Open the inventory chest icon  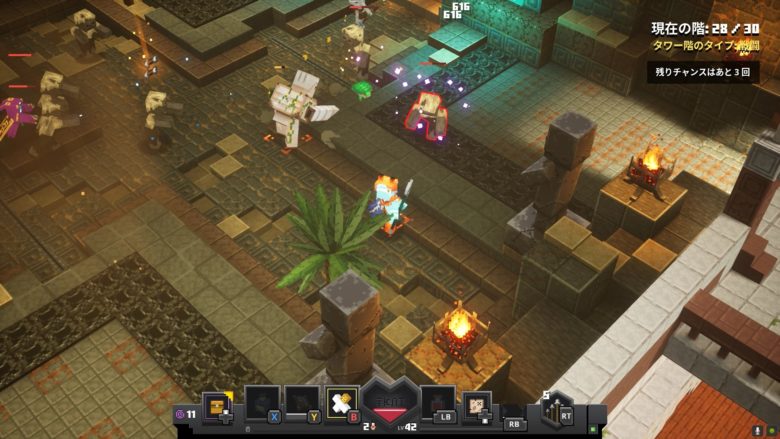(x=217, y=404)
